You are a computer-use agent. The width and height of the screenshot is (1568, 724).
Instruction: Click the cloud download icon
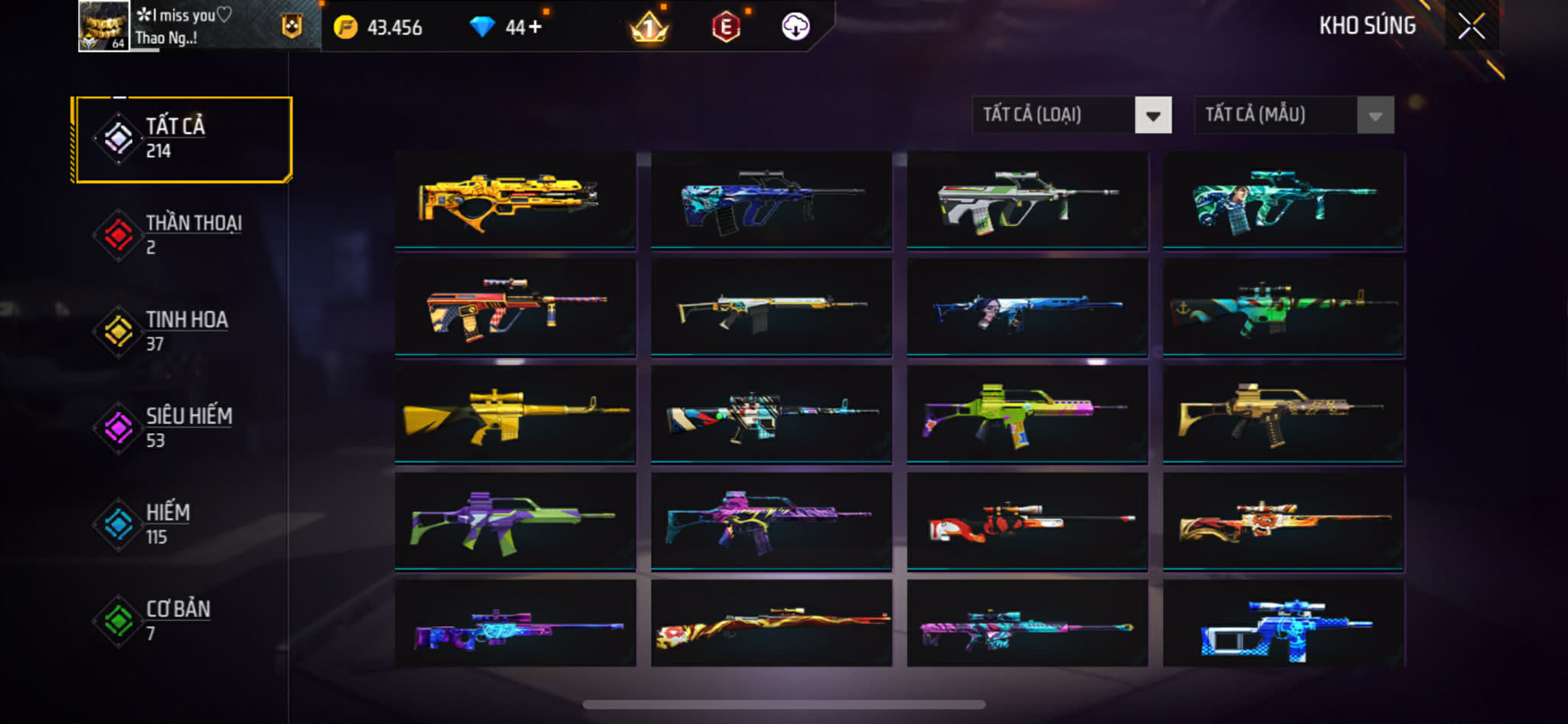[x=795, y=28]
